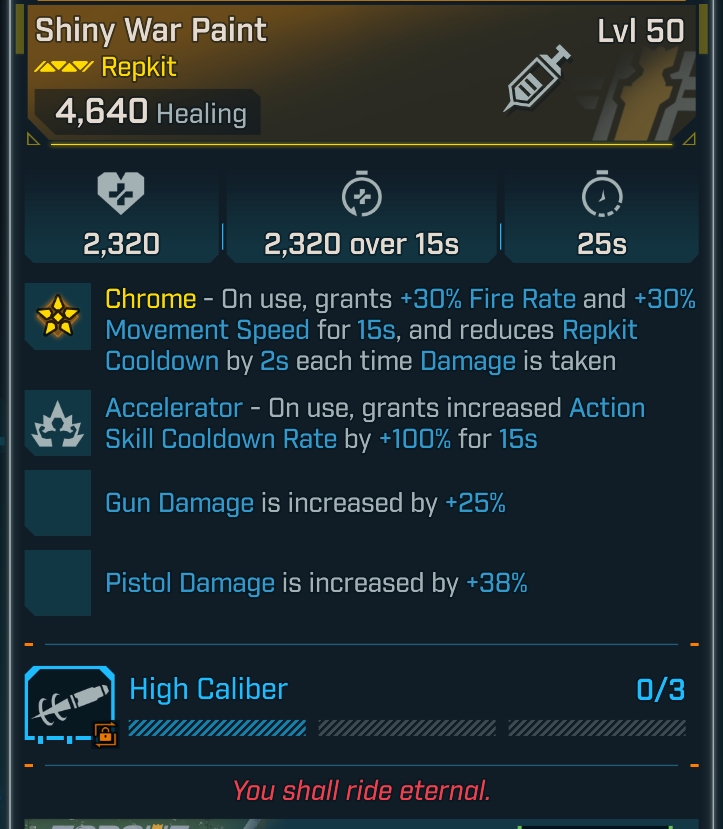This screenshot has height=829, width=723.
Task: Click the Chrome perk star icon
Action: tap(57, 316)
